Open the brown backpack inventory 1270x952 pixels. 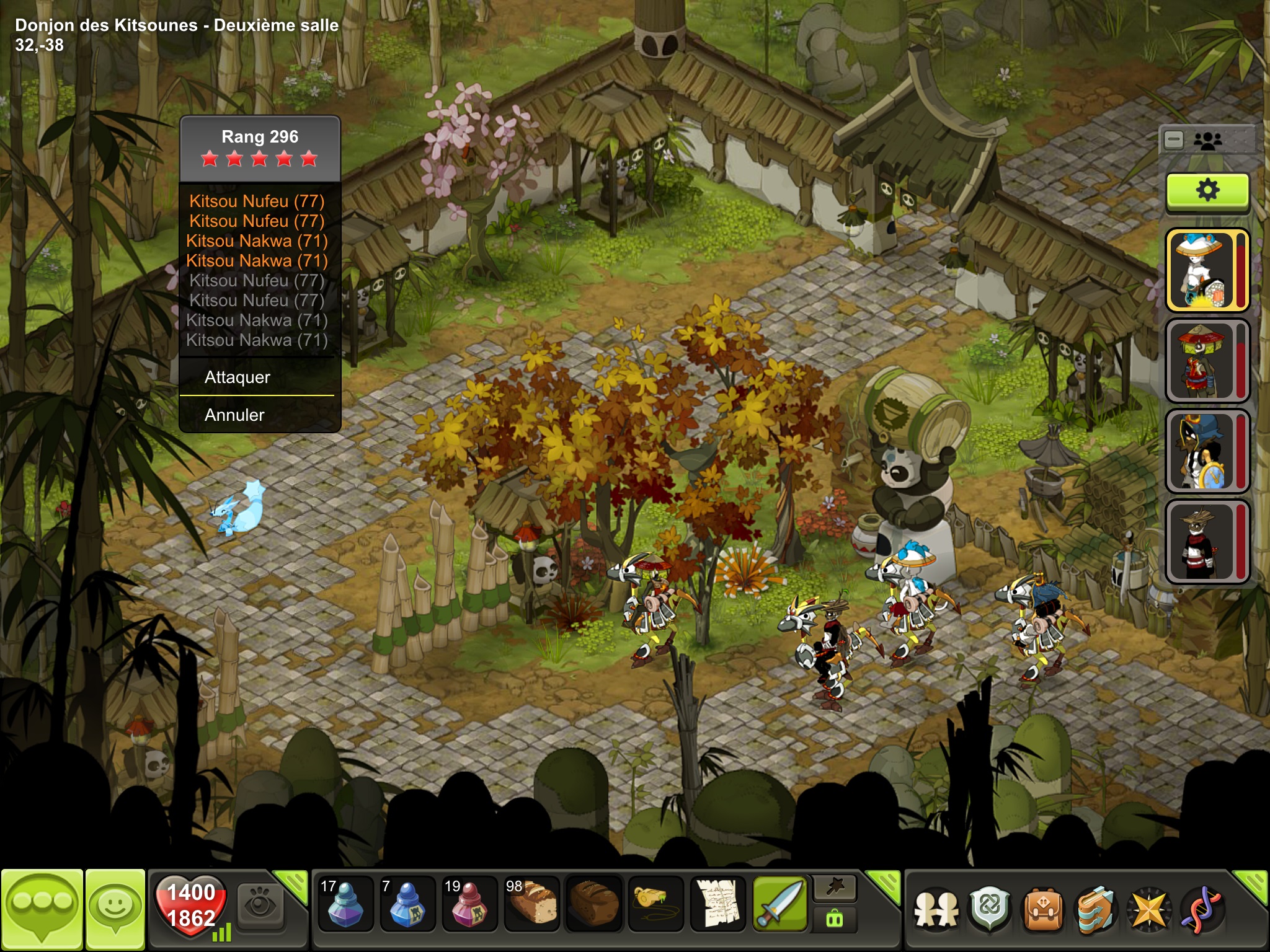coord(1043,910)
